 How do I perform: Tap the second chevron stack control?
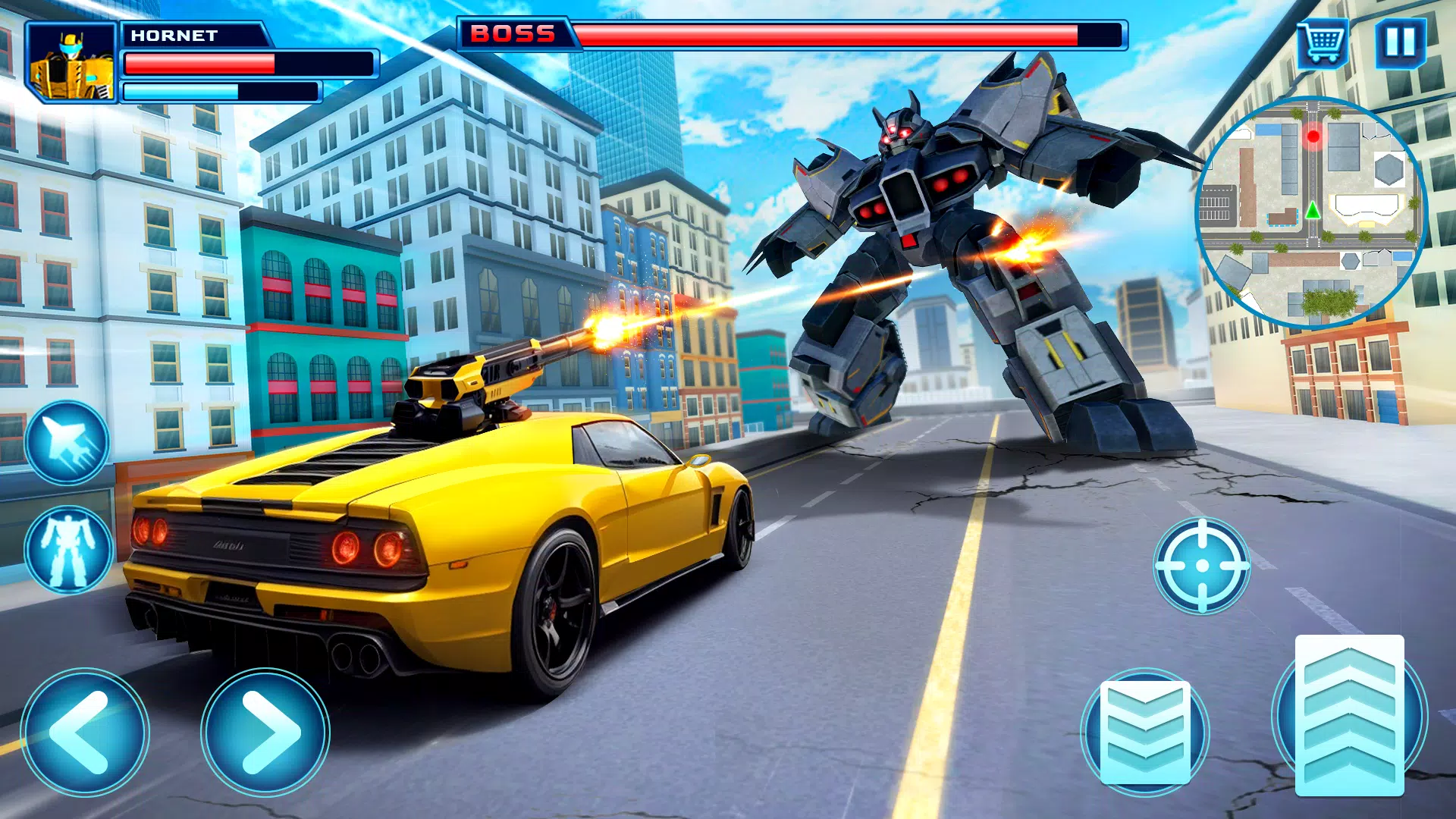(1147, 732)
